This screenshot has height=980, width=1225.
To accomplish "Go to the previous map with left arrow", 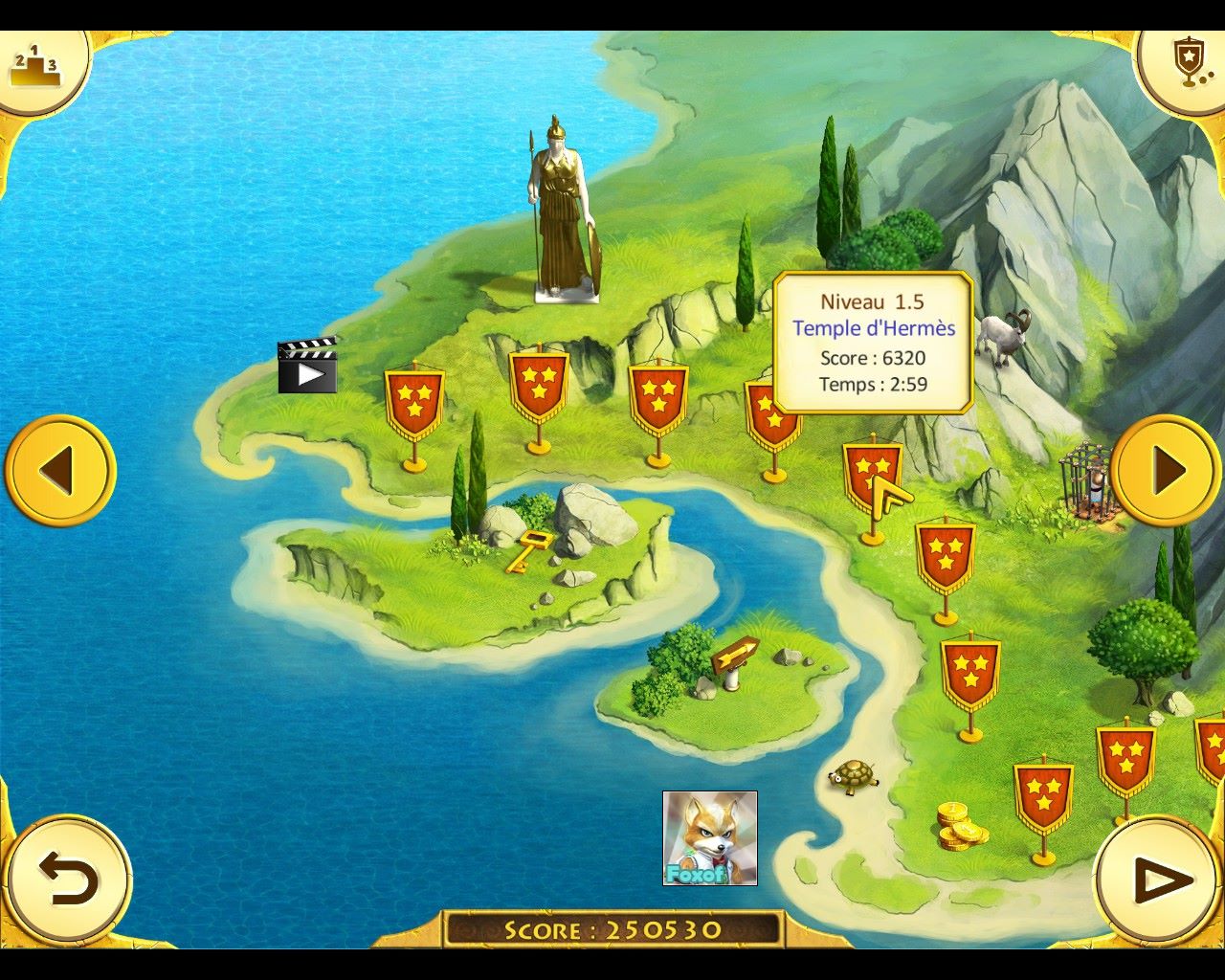I will [59, 470].
